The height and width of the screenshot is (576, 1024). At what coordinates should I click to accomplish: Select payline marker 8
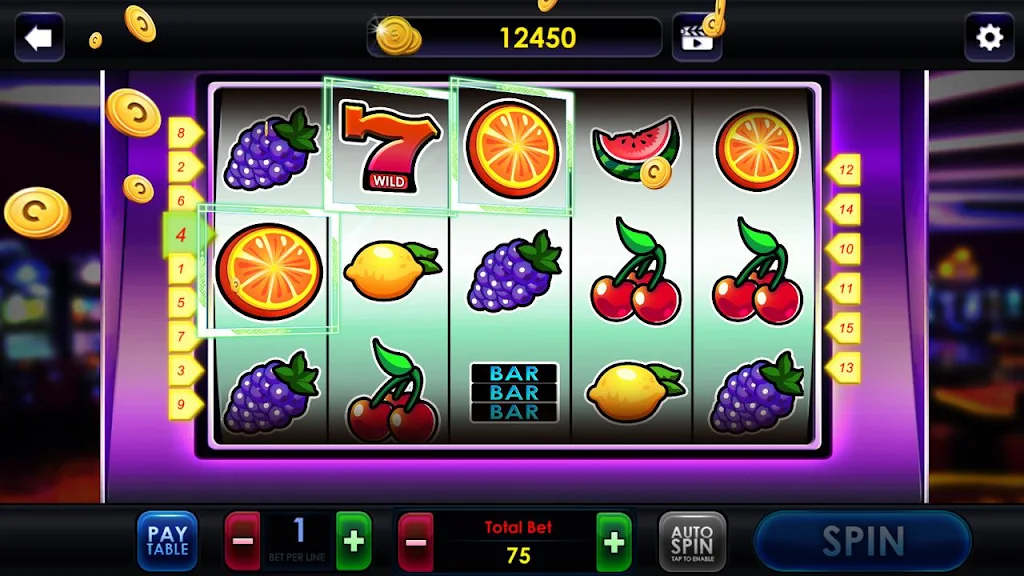(183, 132)
